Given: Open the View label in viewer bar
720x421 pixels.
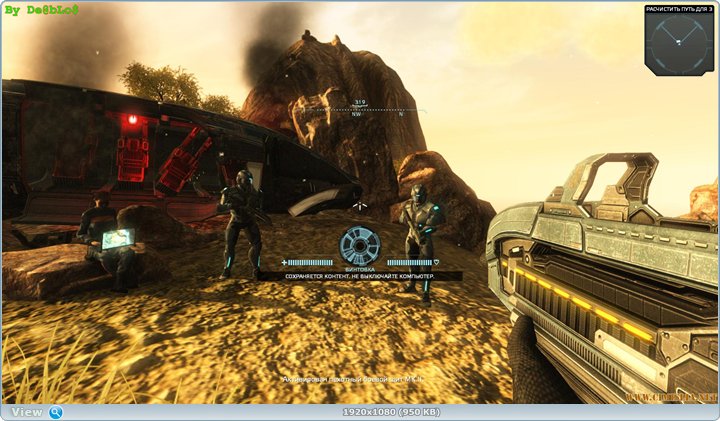Looking at the screenshot, I should [27, 412].
